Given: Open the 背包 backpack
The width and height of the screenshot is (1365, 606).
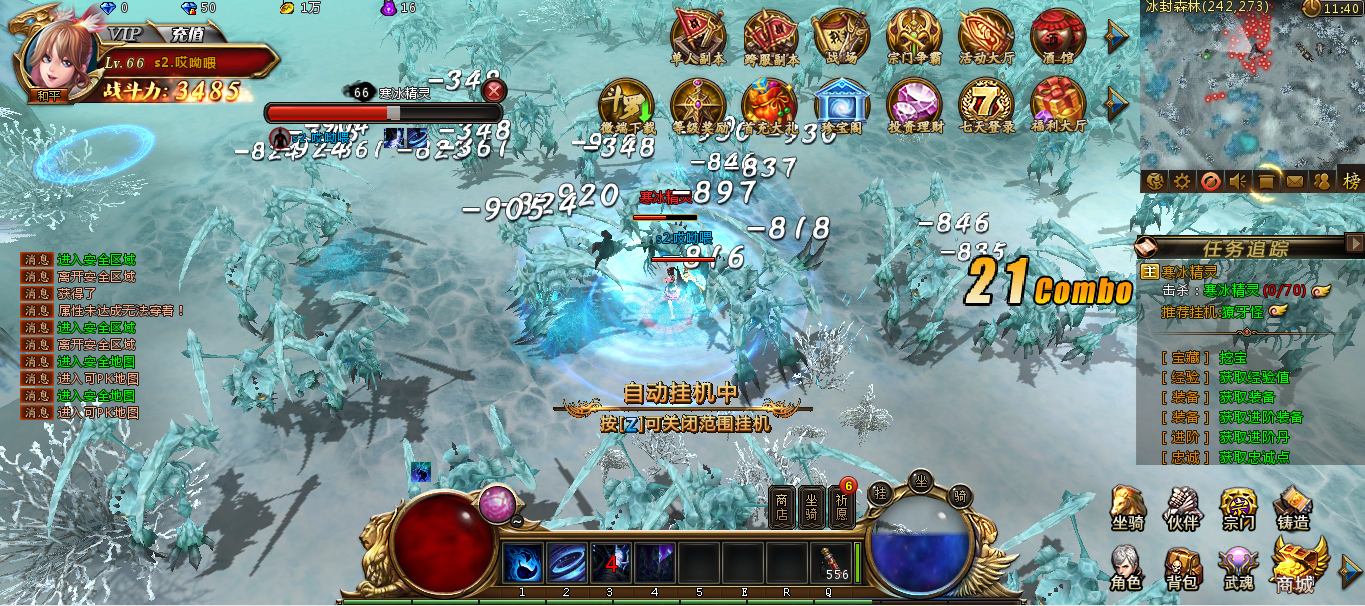Looking at the screenshot, I should (x=1181, y=566).
